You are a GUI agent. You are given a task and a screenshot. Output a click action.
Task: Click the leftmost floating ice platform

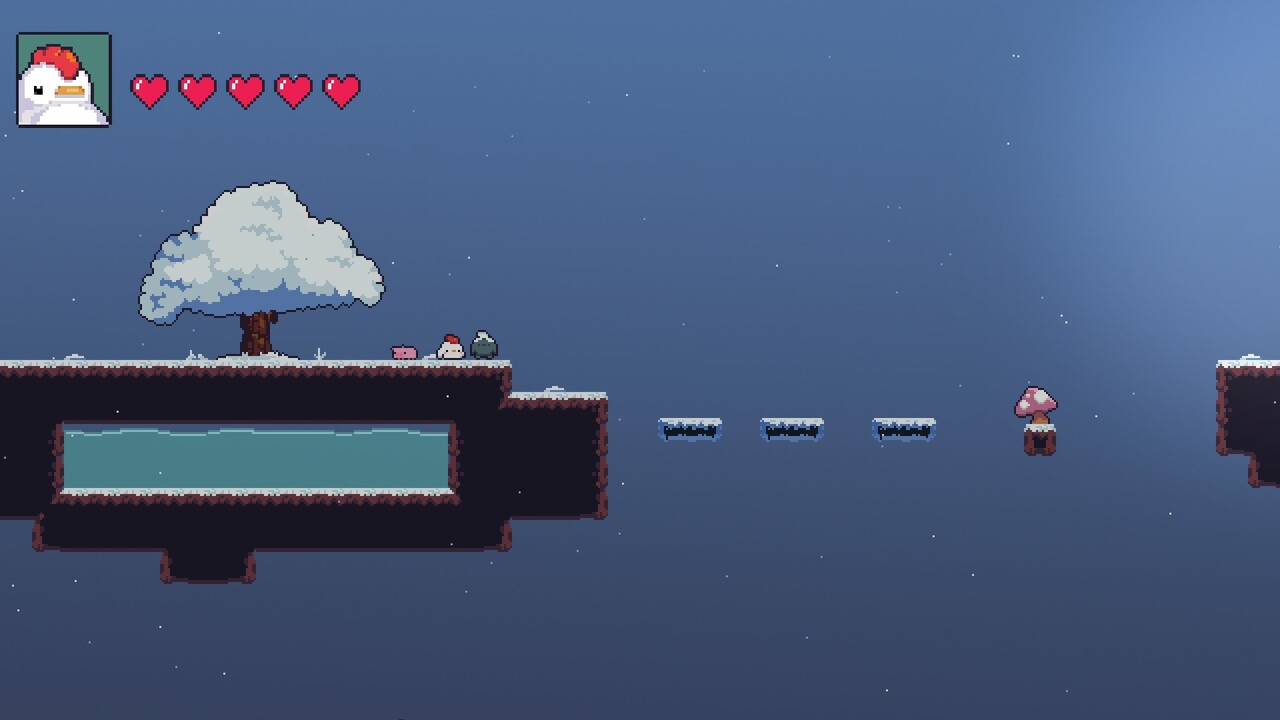[x=690, y=428]
